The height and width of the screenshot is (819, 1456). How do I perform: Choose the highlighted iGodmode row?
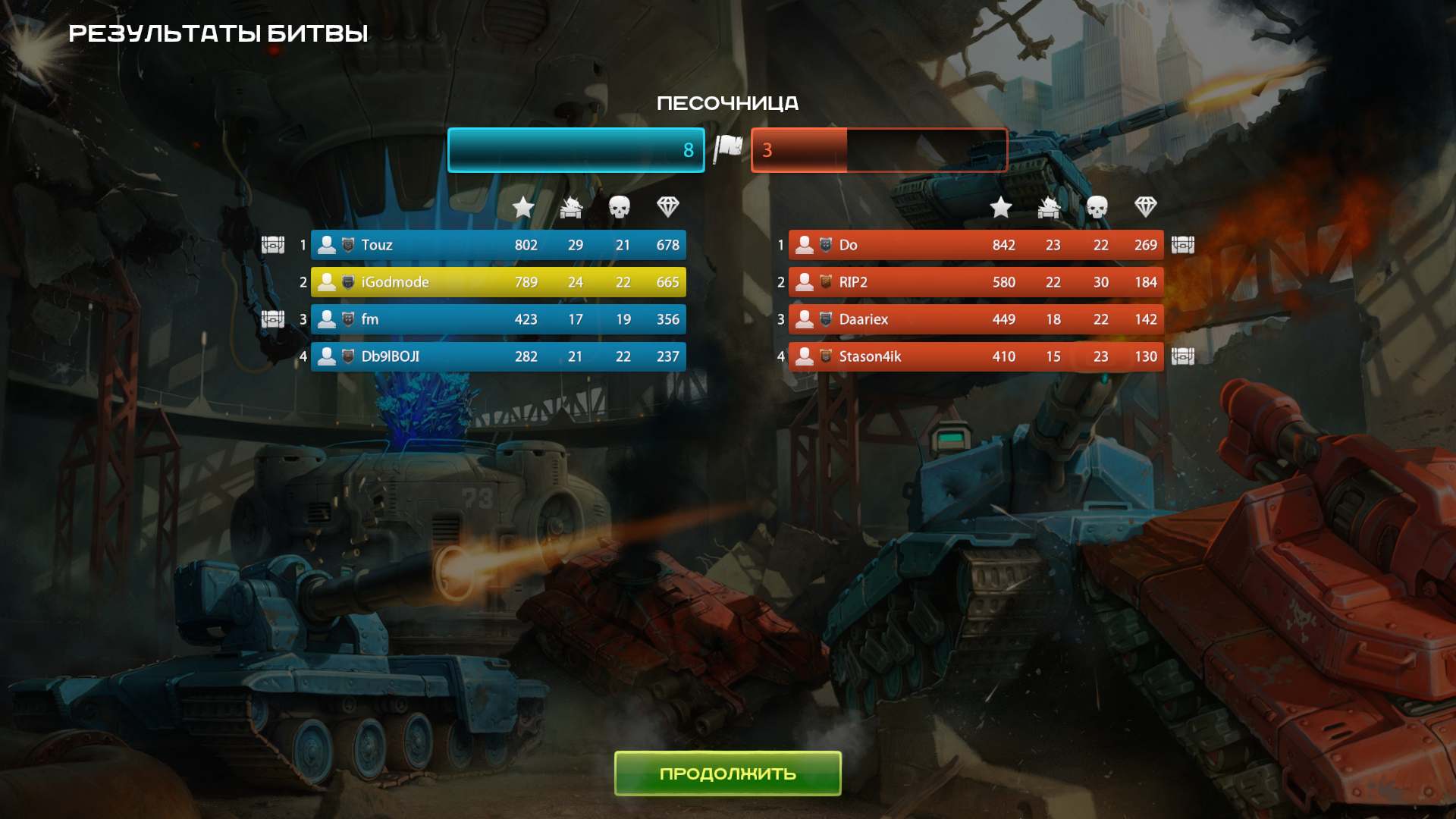(x=498, y=282)
